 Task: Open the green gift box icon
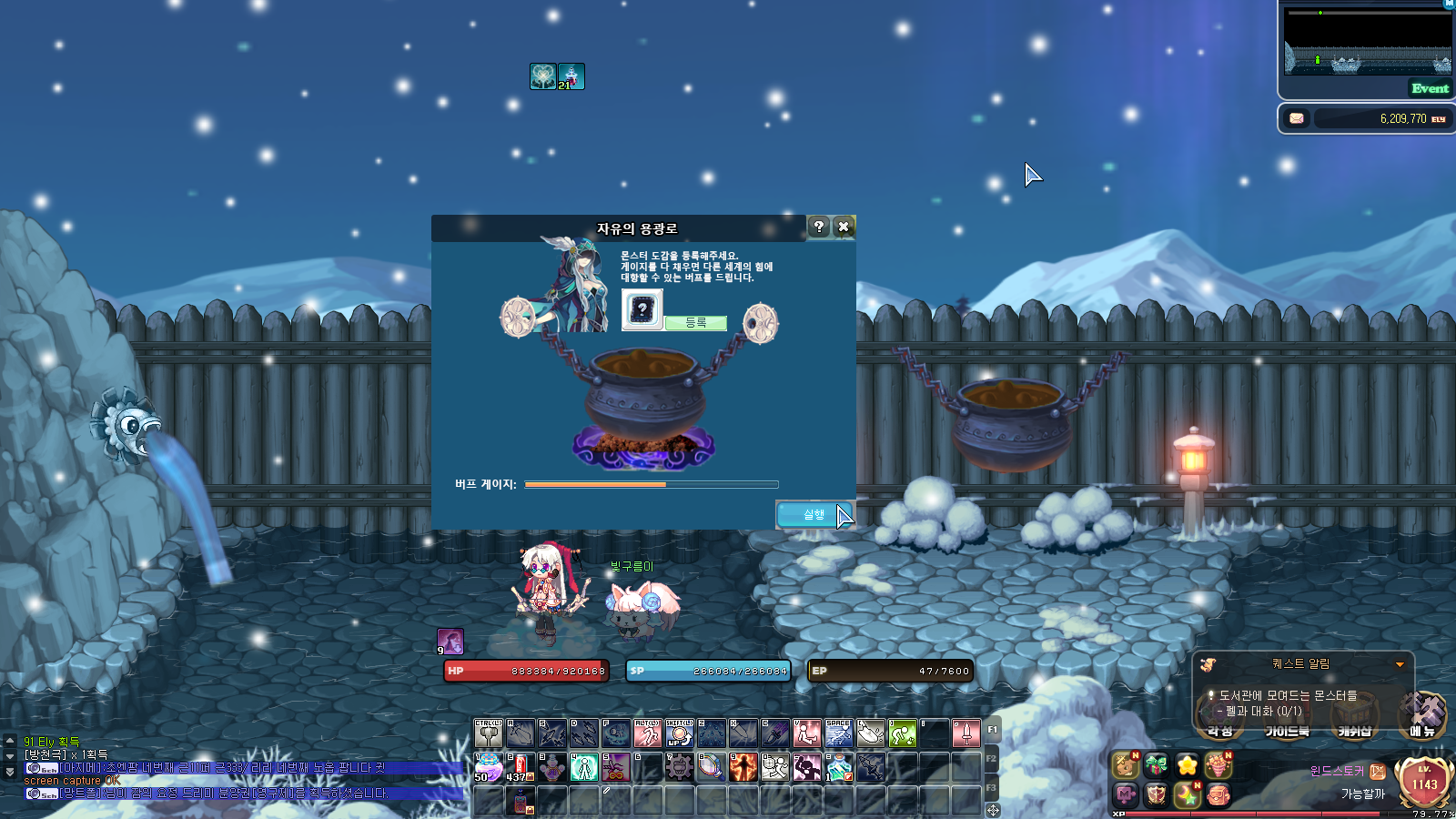(1156, 766)
